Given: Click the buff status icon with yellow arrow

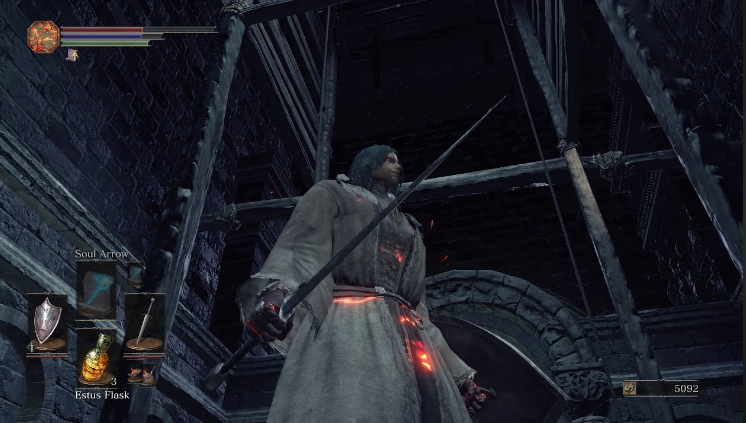Looking at the screenshot, I should pyautogui.click(x=73, y=56).
